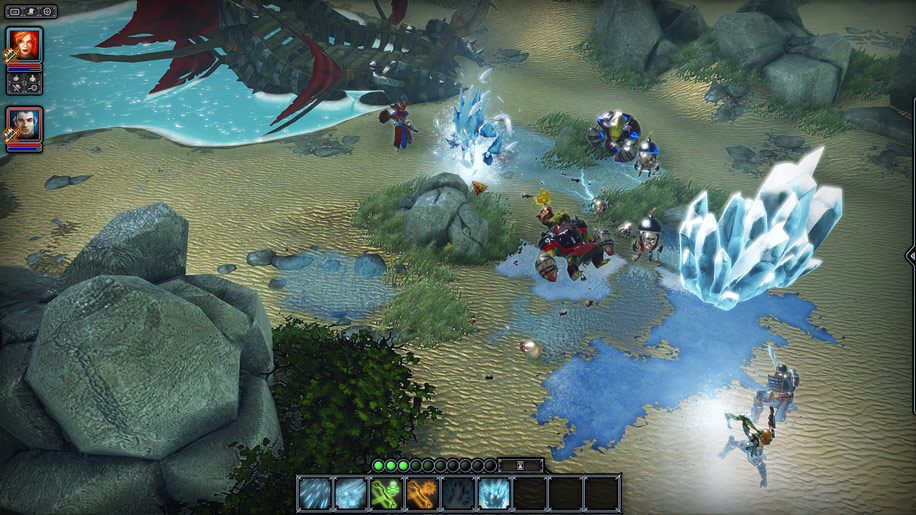Viewport: 916px width, 515px height.
Task: Cast the ice rain skill in the hotbar
Action: [314, 494]
